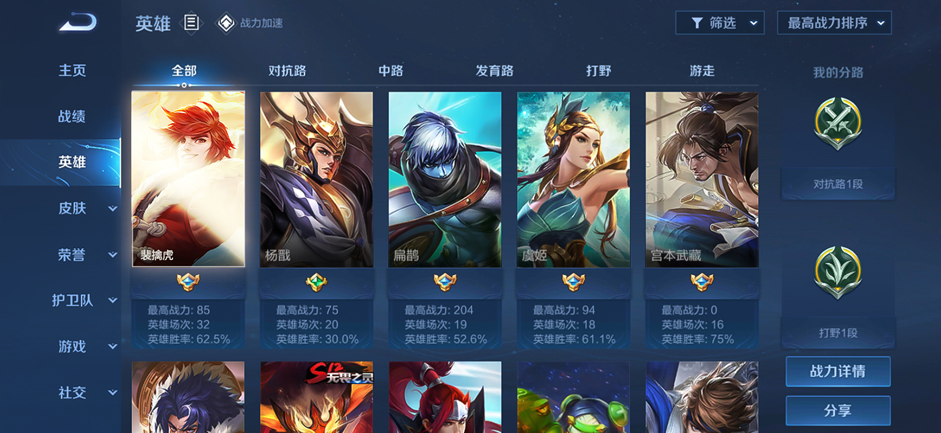941x433 pixels.
Task: Open the 筛选 filter dropdown
Action: 720,23
